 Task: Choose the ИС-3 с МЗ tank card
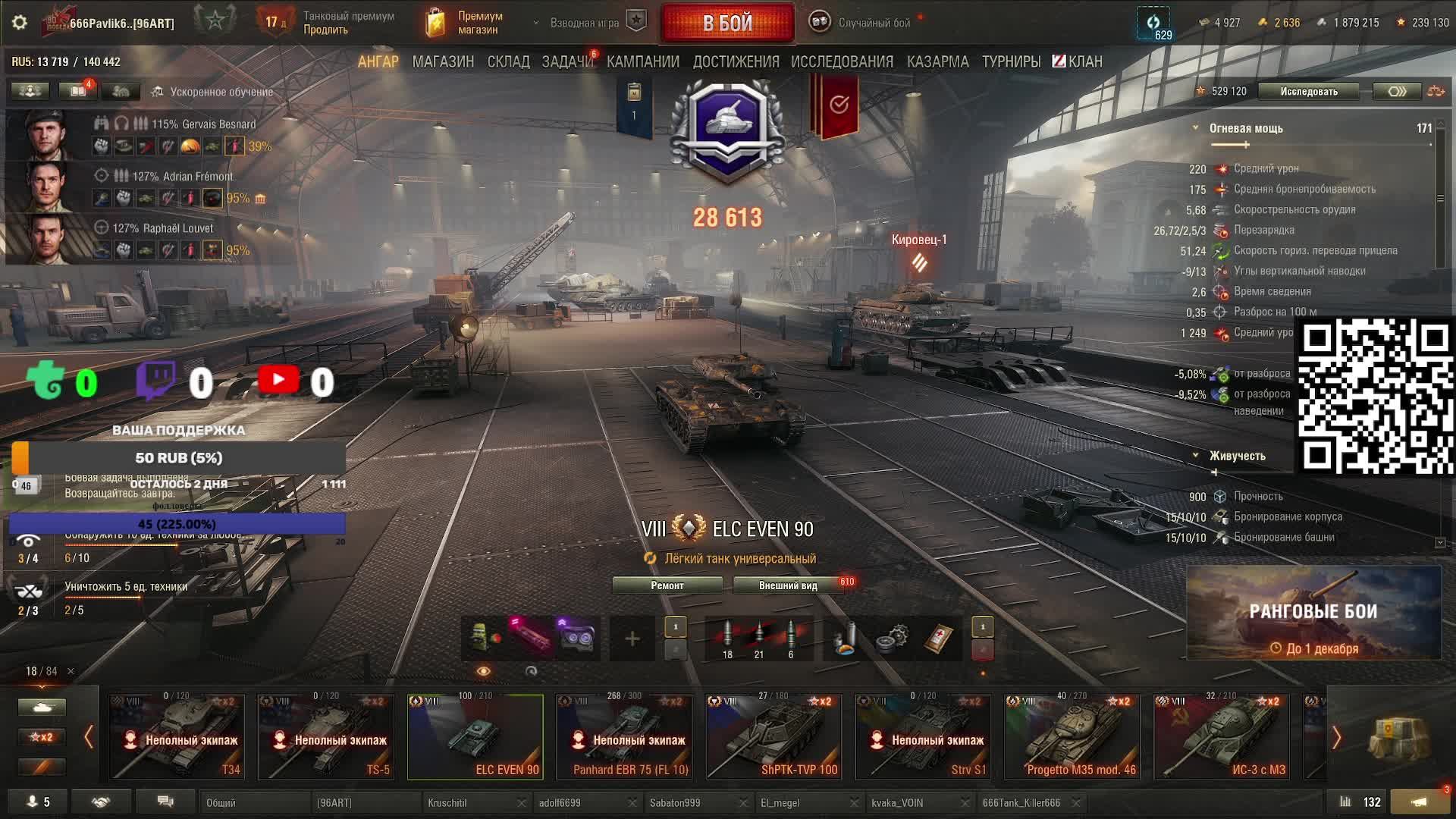pyautogui.click(x=1221, y=736)
